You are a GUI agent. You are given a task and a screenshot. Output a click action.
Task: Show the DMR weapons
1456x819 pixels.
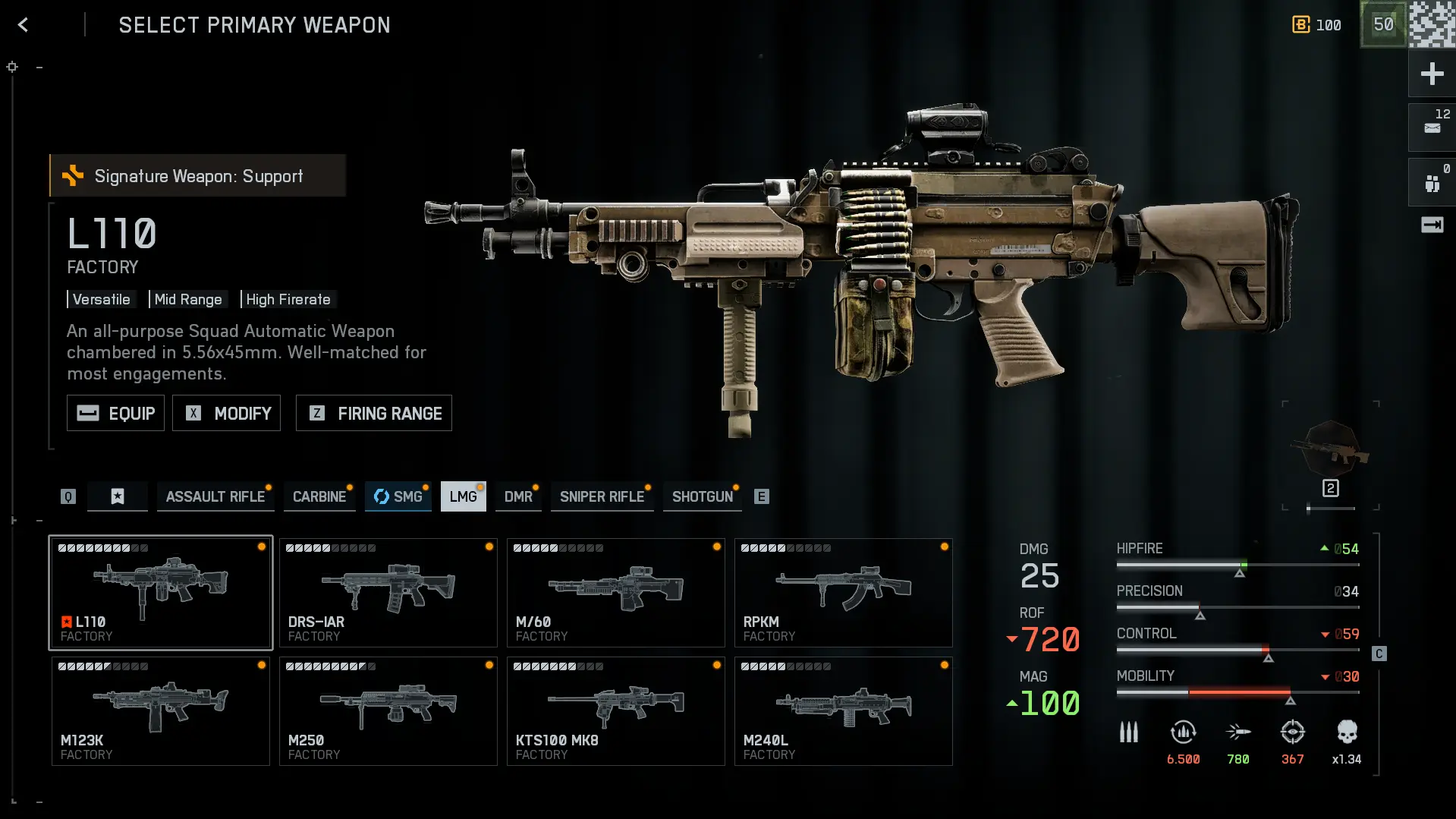(518, 496)
